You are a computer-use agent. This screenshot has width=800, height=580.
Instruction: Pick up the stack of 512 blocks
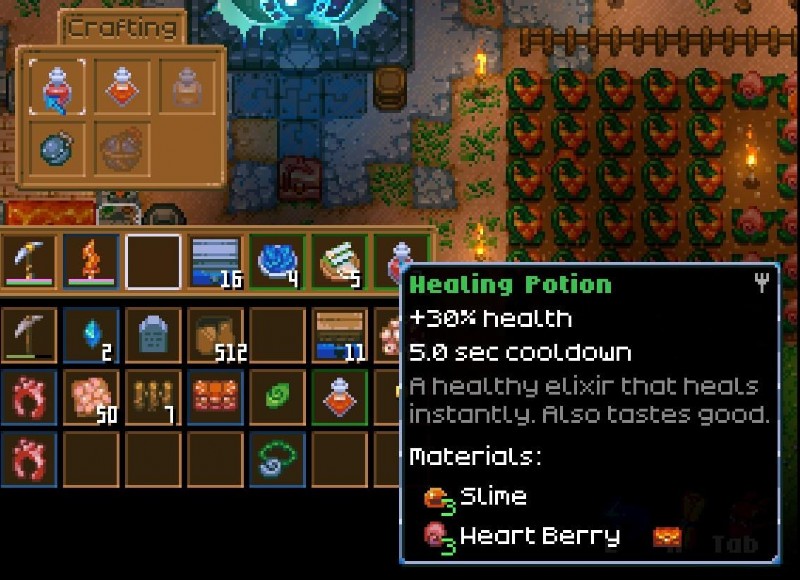pos(215,335)
